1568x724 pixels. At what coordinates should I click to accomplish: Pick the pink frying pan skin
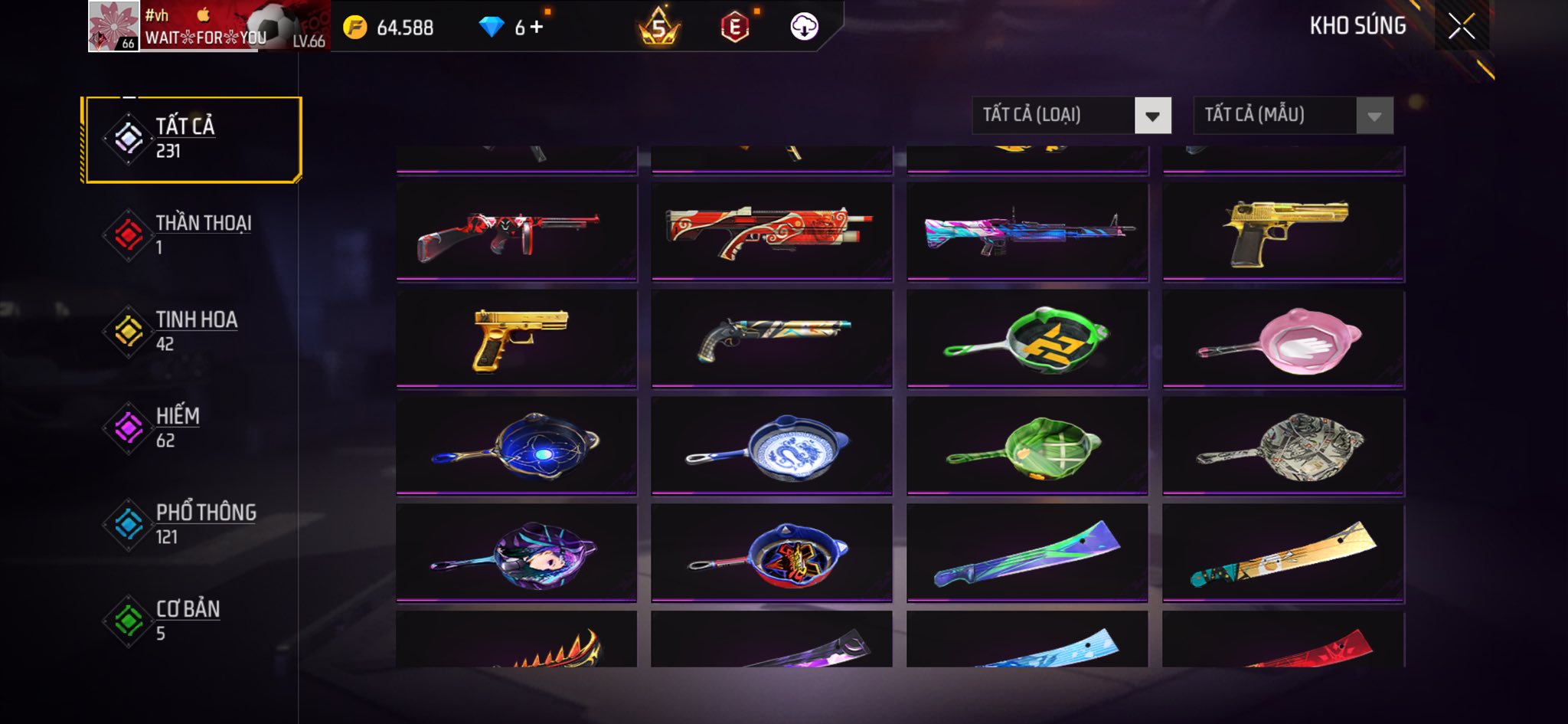coord(1283,339)
